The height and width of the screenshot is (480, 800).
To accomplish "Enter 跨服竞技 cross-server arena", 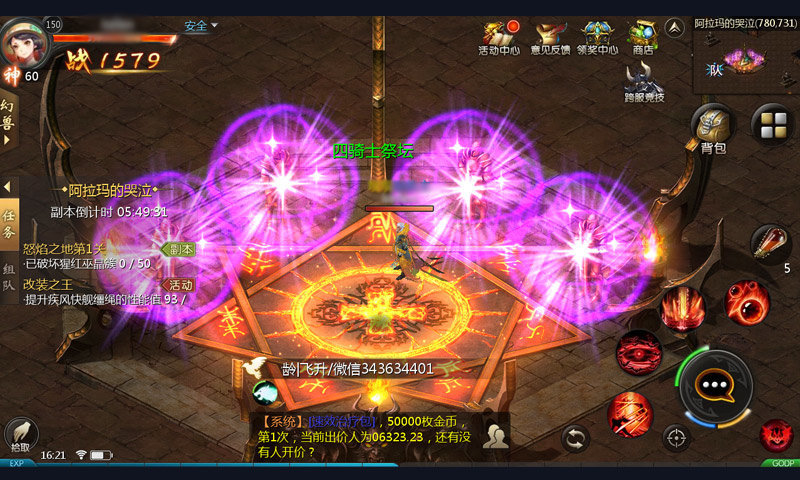I will (644, 82).
